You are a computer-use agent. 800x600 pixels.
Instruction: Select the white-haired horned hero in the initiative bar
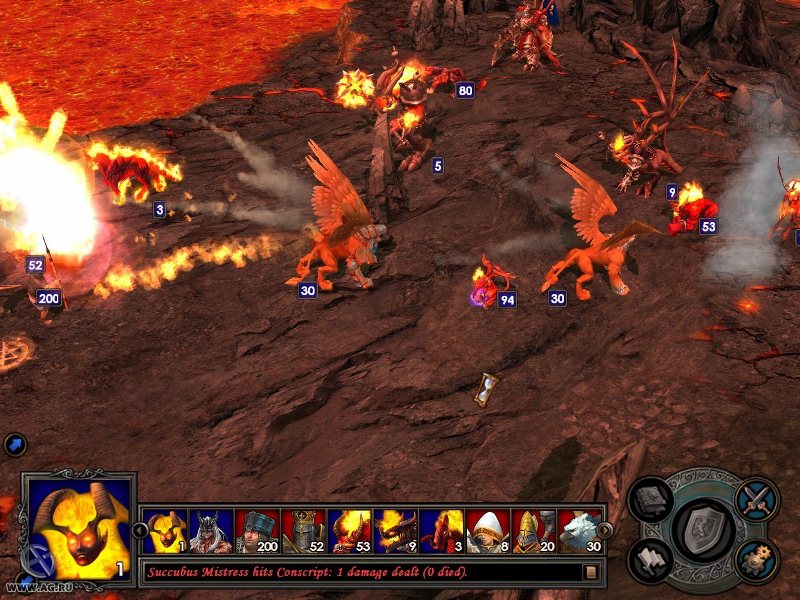[210, 531]
